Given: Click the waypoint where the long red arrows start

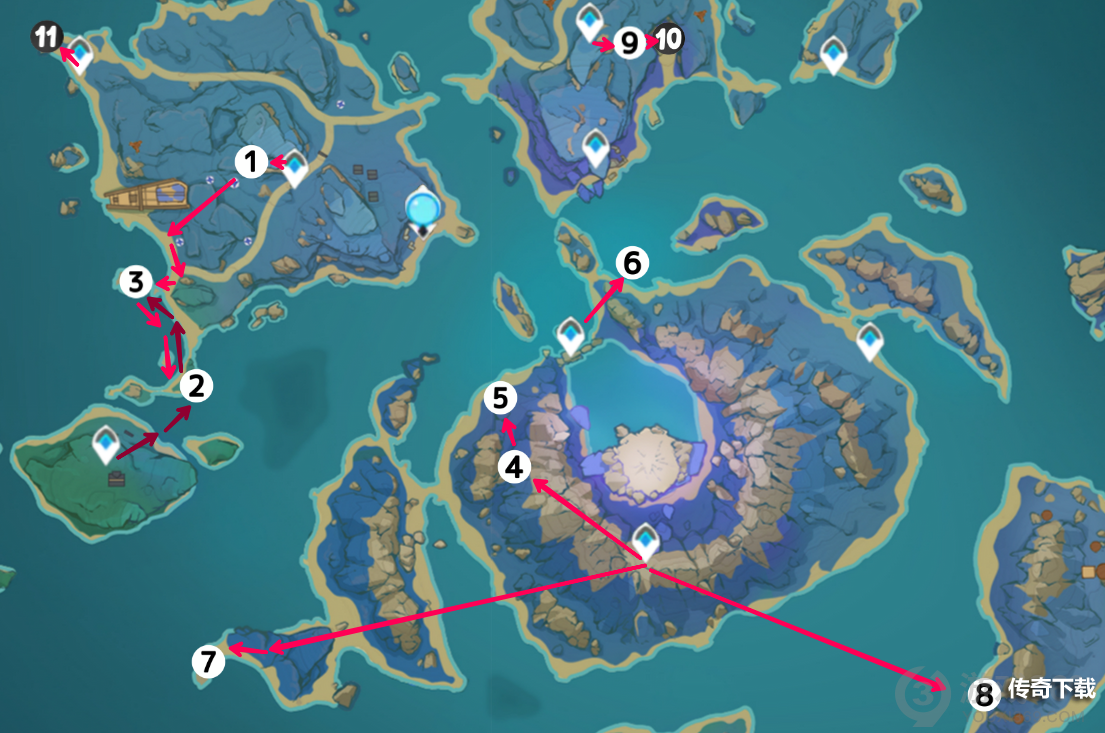Looking at the screenshot, I should click(646, 541).
